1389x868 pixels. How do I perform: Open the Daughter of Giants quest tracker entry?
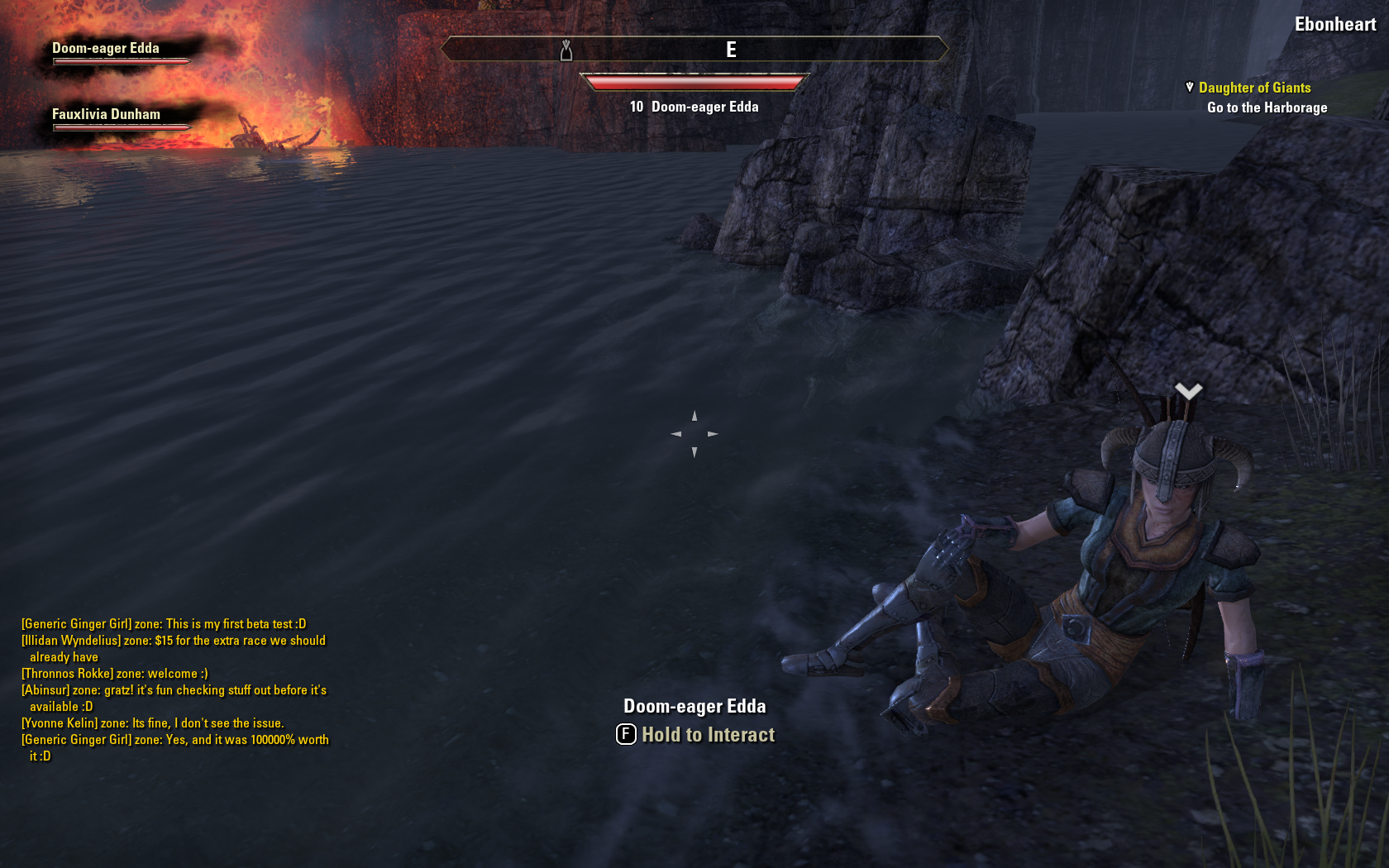(x=1254, y=88)
